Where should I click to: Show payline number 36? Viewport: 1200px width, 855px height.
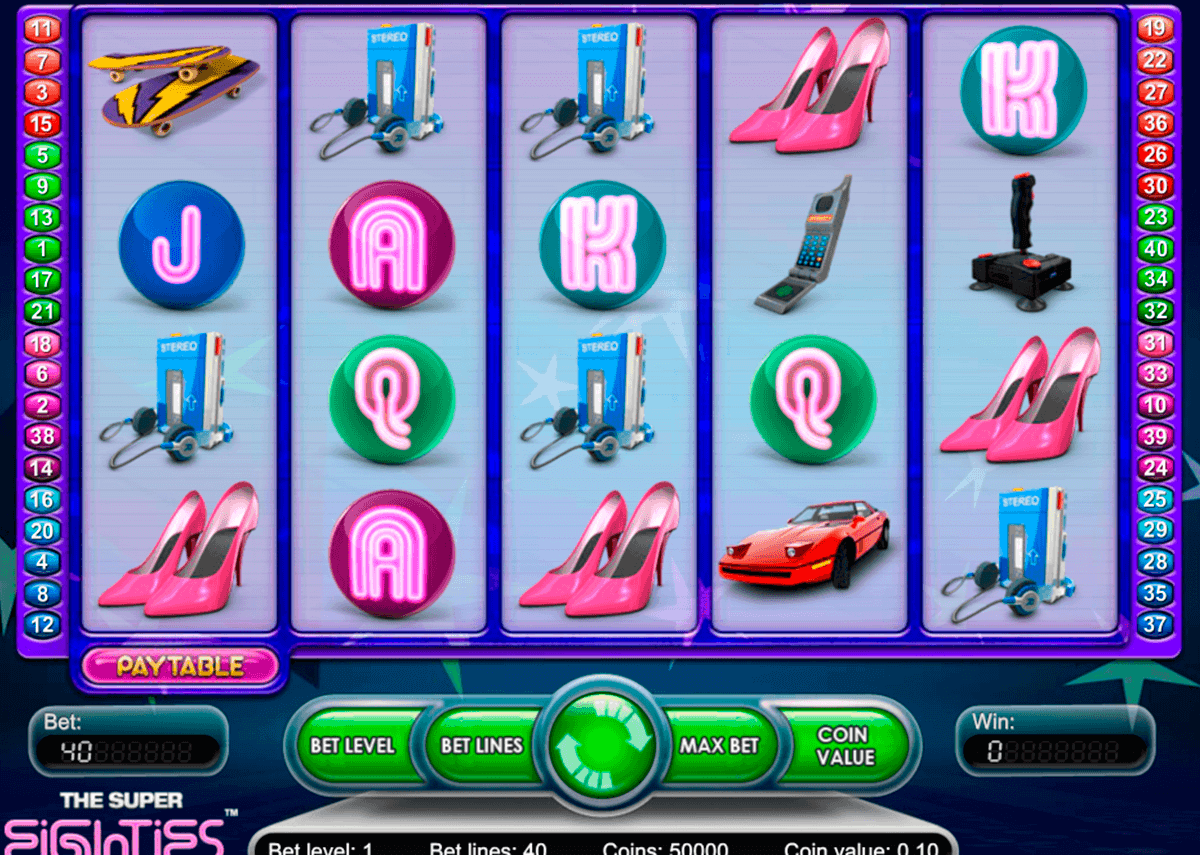point(1155,124)
